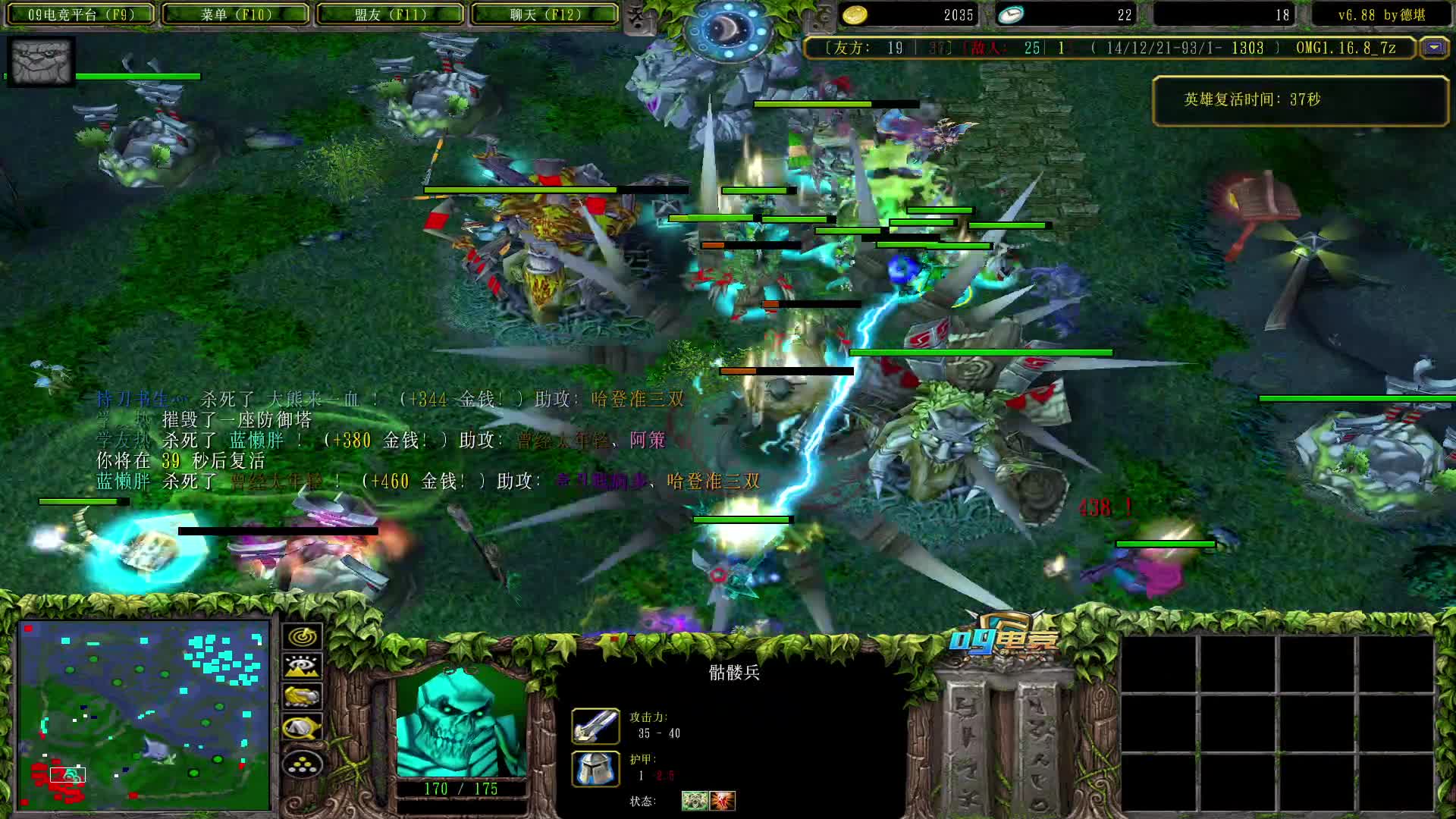Image resolution: width=1456 pixels, height=819 pixels.
Task: Collapse the scoreboard with the arrow button
Action: [x=1433, y=48]
